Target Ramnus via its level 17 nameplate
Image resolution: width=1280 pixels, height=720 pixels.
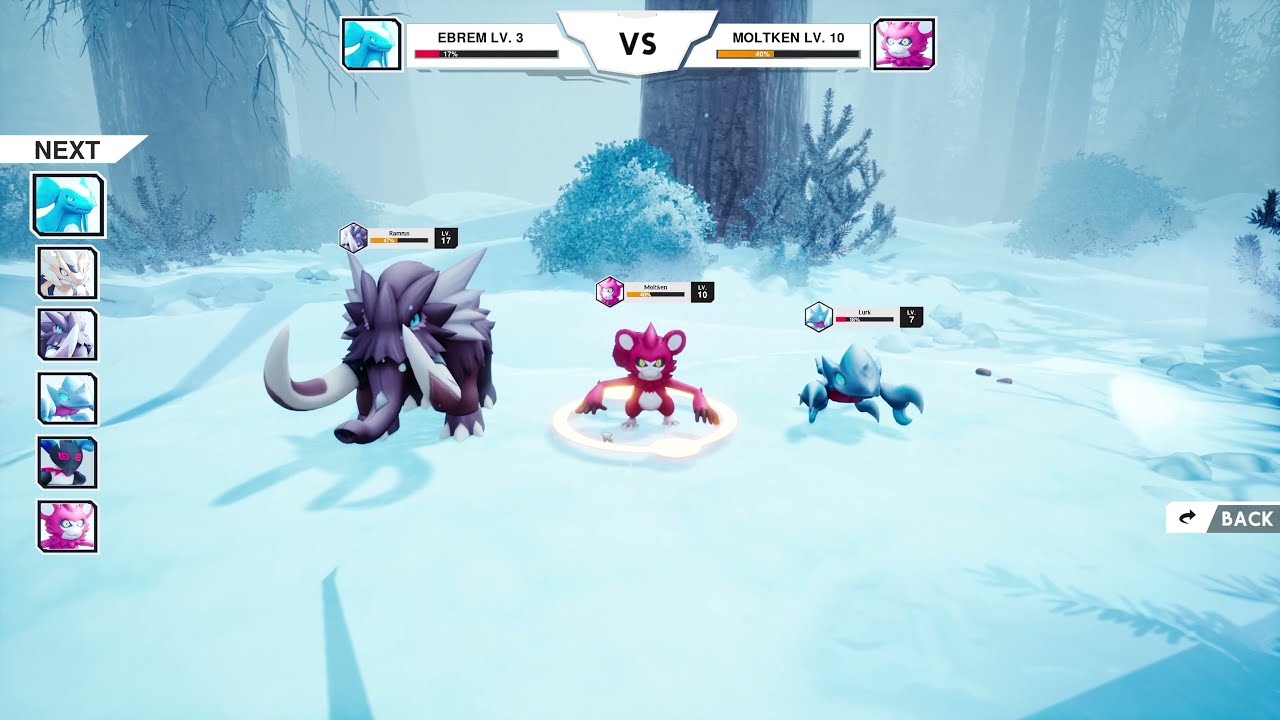[x=399, y=238]
